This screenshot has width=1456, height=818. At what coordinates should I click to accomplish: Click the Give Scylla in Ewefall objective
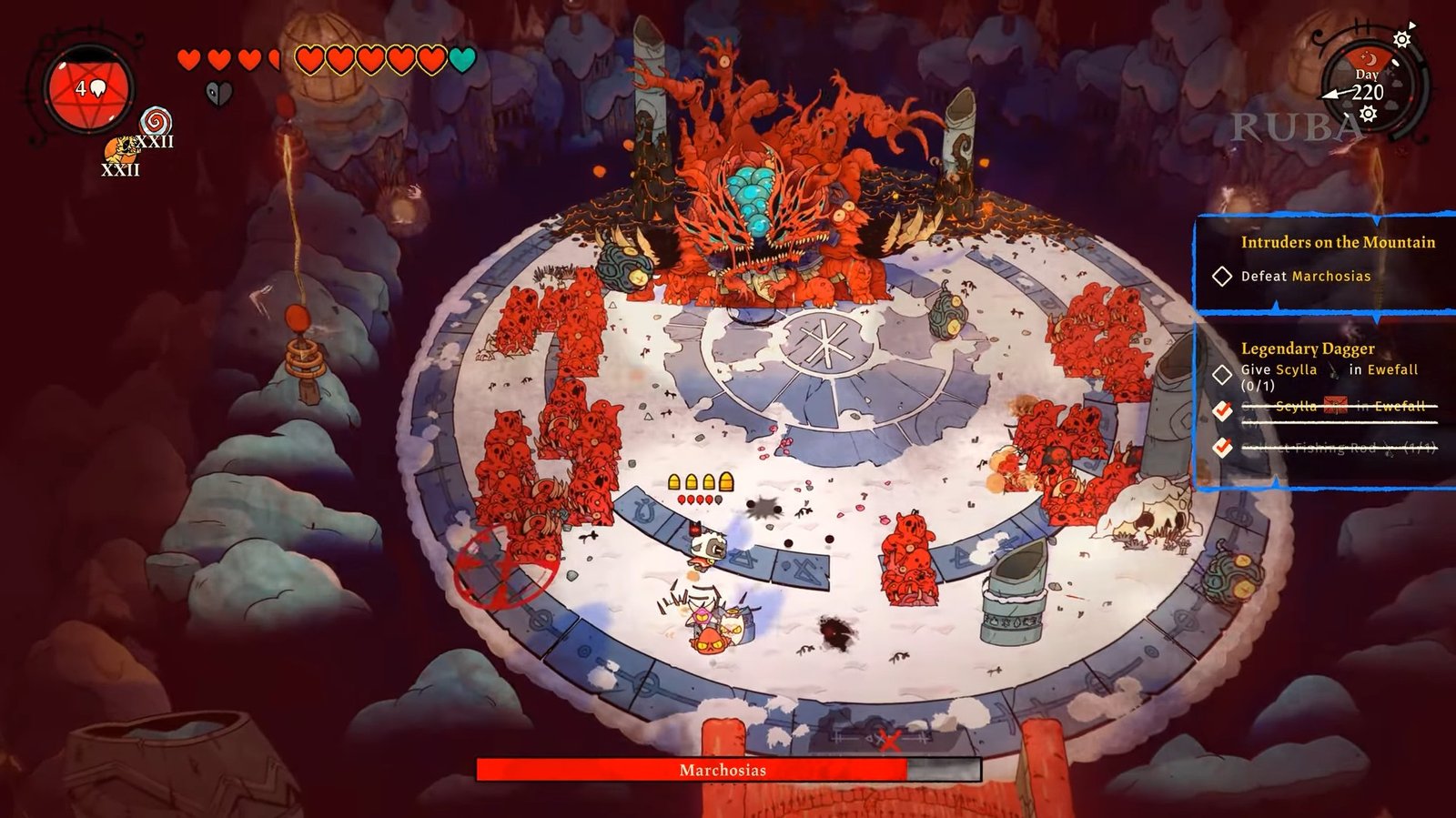[x=1329, y=370]
